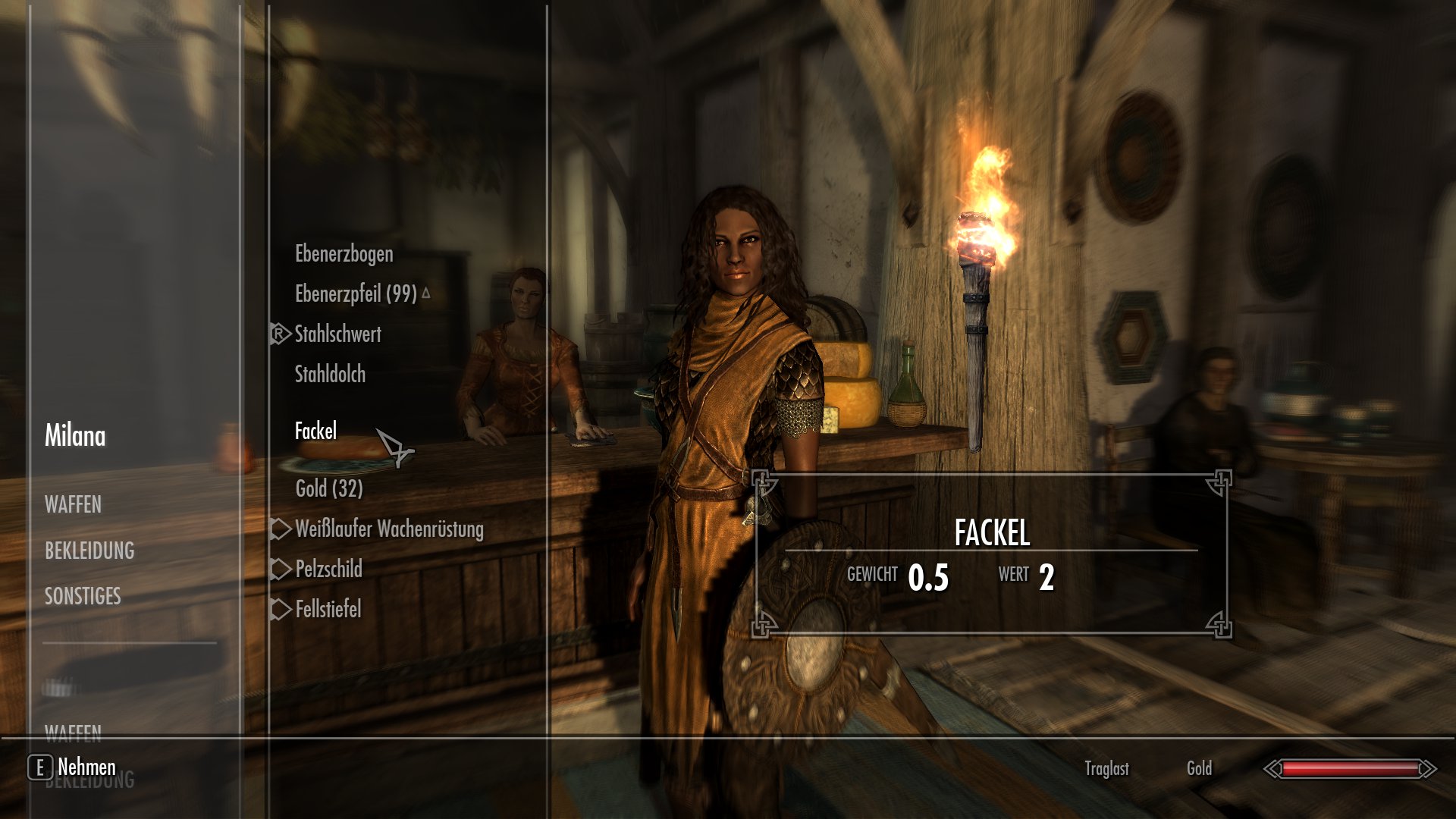Pick the Fellstiefel entry
Screen dimensions: 1456x819
click(x=328, y=609)
